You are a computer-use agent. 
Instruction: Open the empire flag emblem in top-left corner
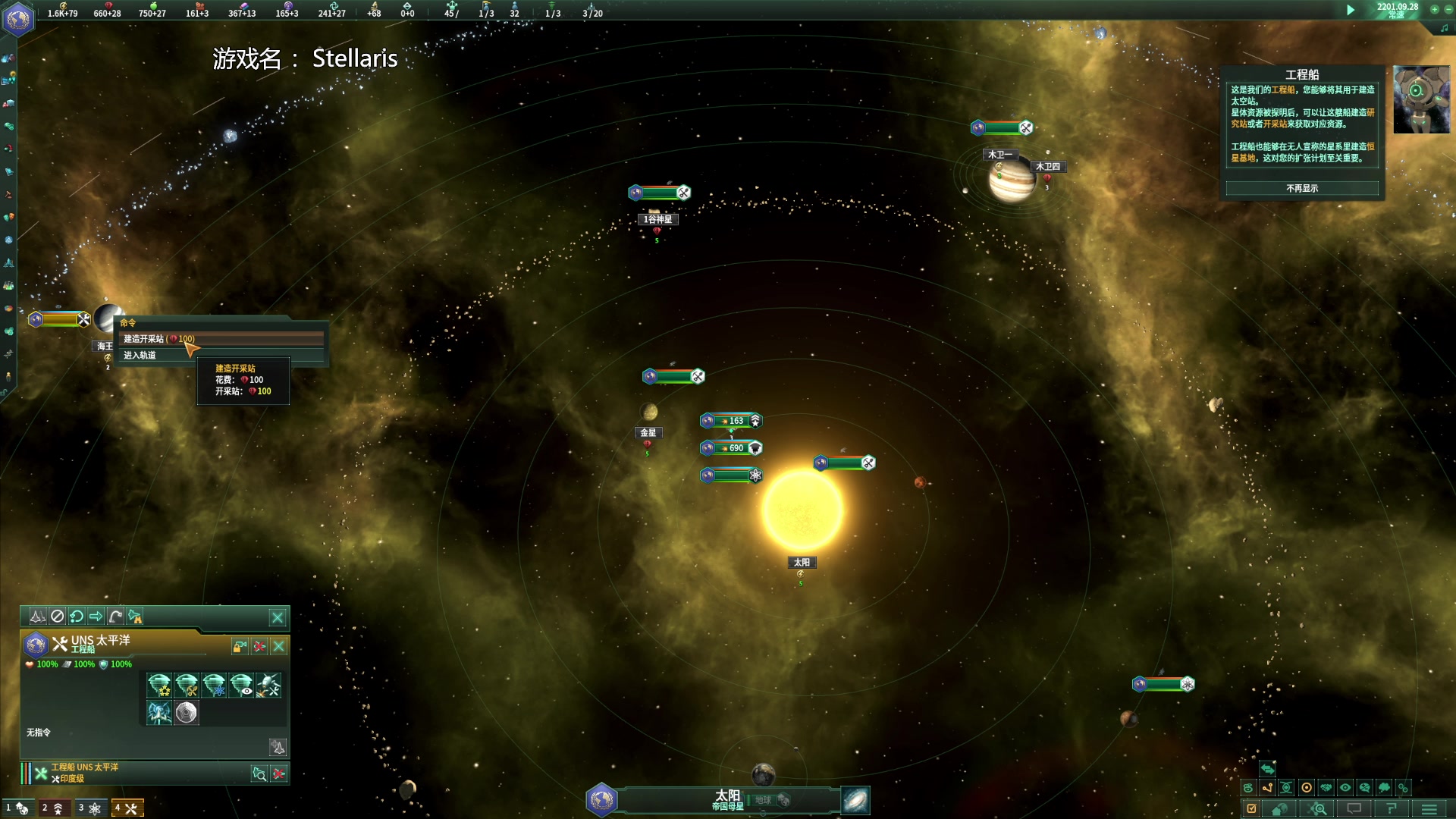click(x=18, y=18)
